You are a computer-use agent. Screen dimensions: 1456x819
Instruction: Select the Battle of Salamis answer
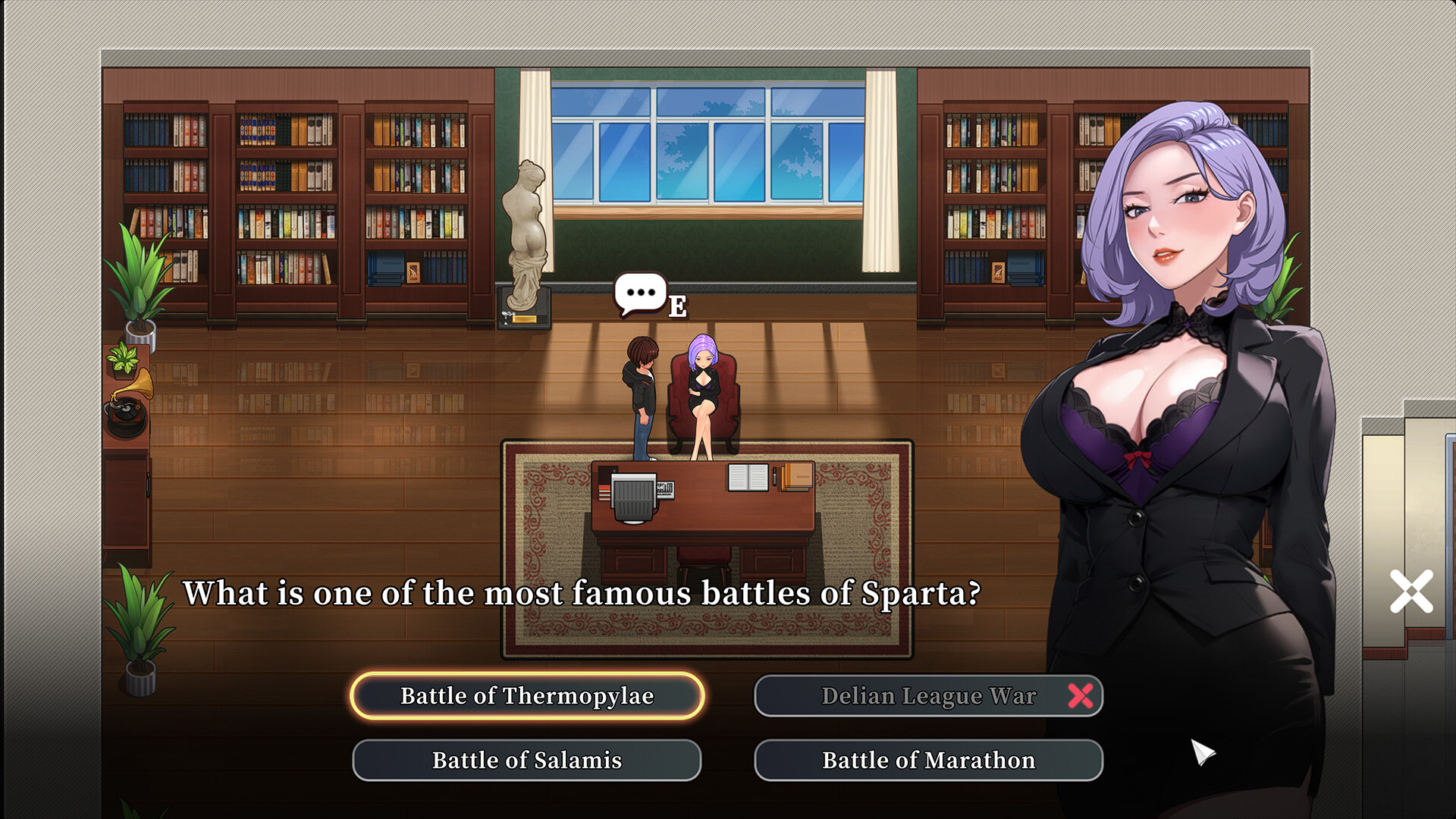527,760
